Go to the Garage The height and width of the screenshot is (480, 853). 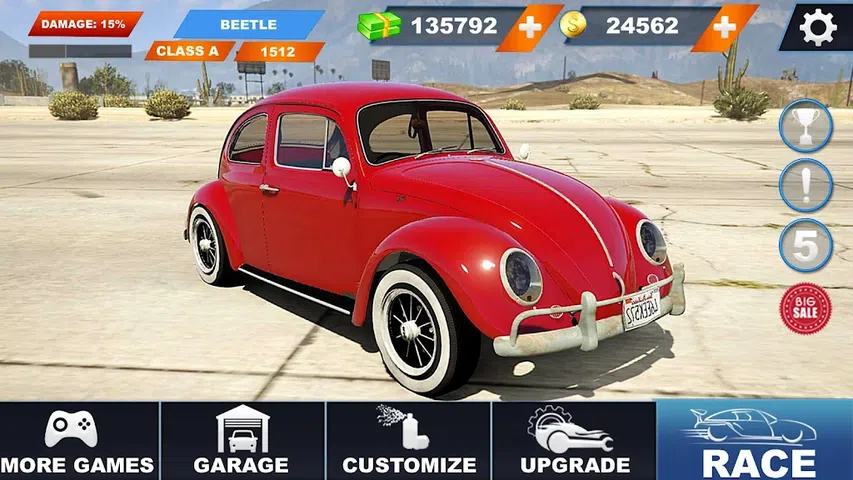pos(242,441)
